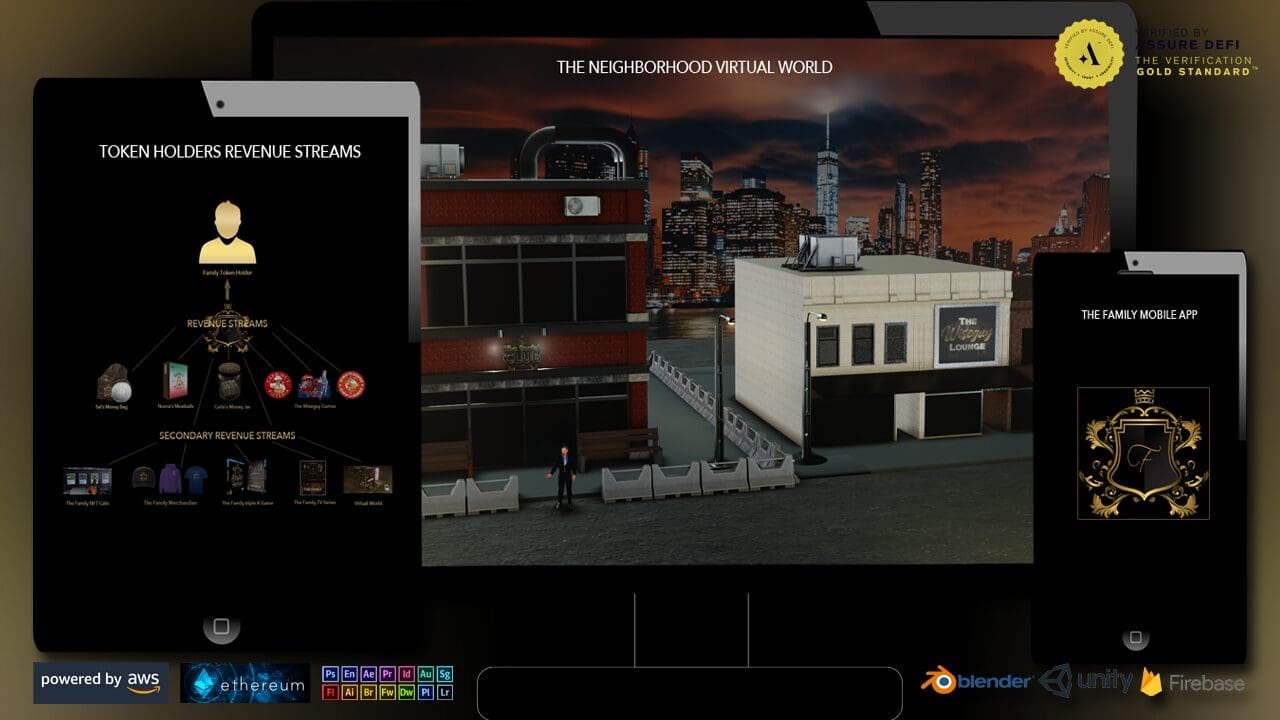1280x720 pixels.
Task: Open Sal's Money Bag revenue stream
Action: [x=114, y=383]
